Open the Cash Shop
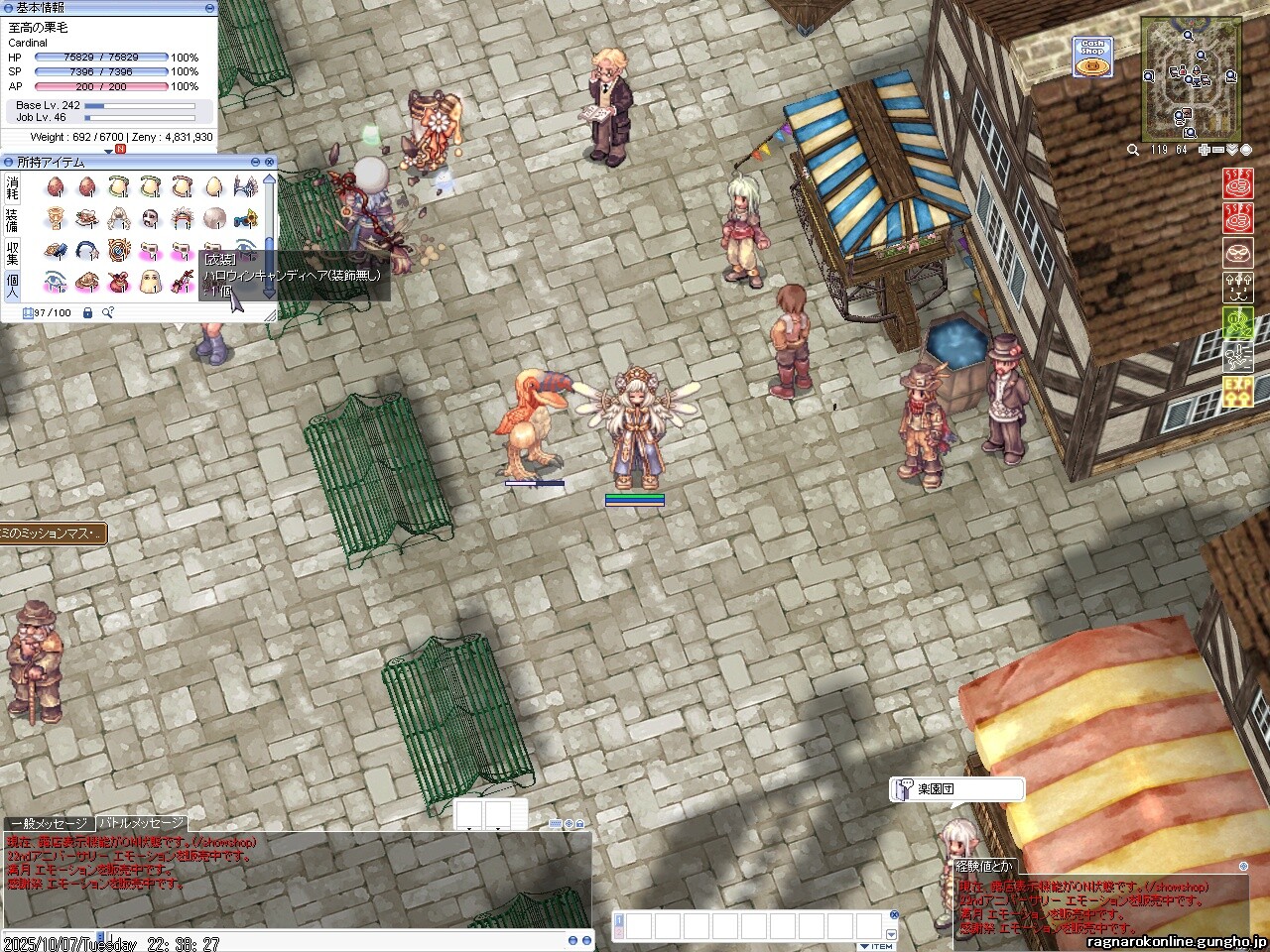 click(x=1091, y=58)
